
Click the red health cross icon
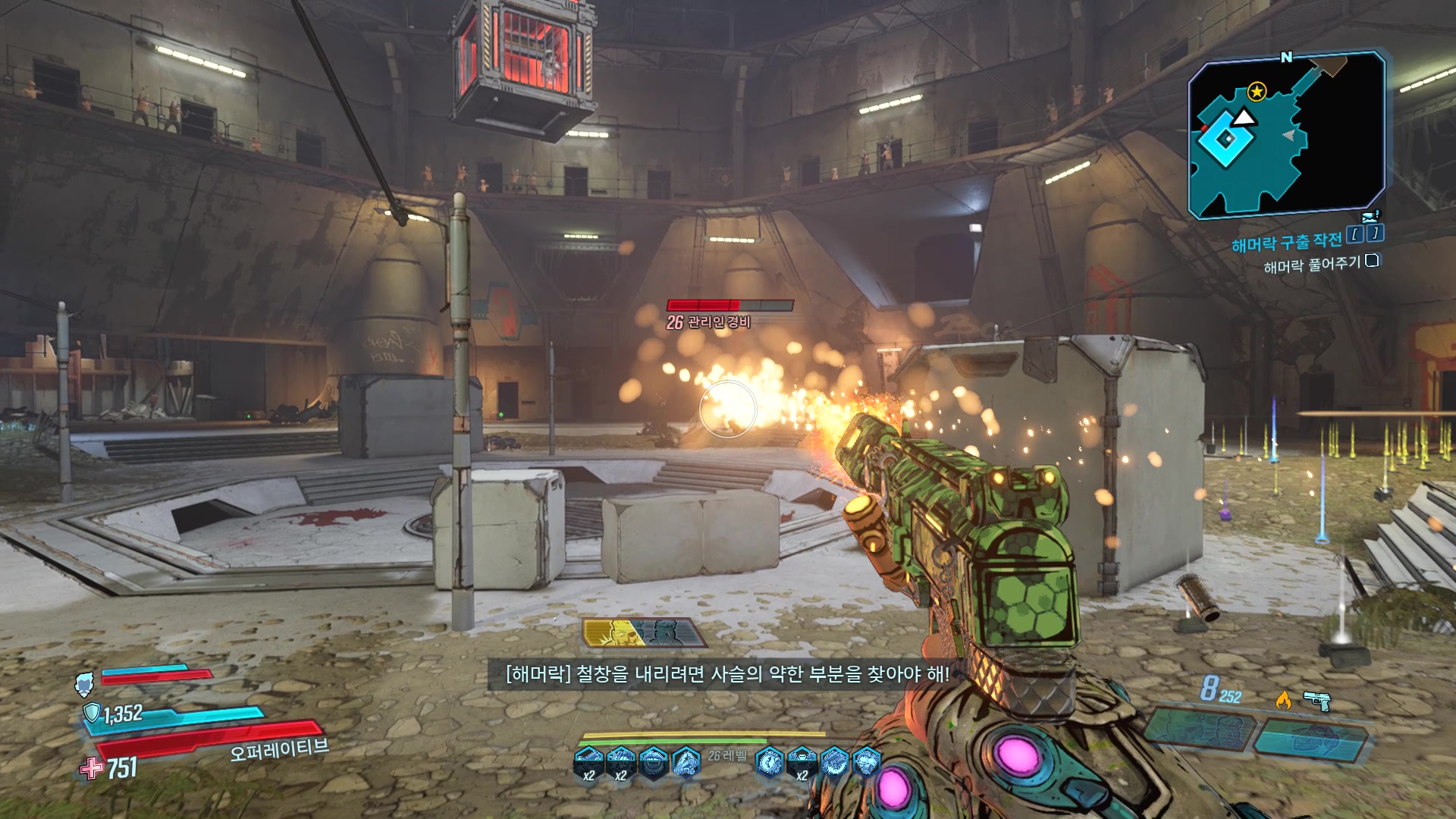click(92, 768)
